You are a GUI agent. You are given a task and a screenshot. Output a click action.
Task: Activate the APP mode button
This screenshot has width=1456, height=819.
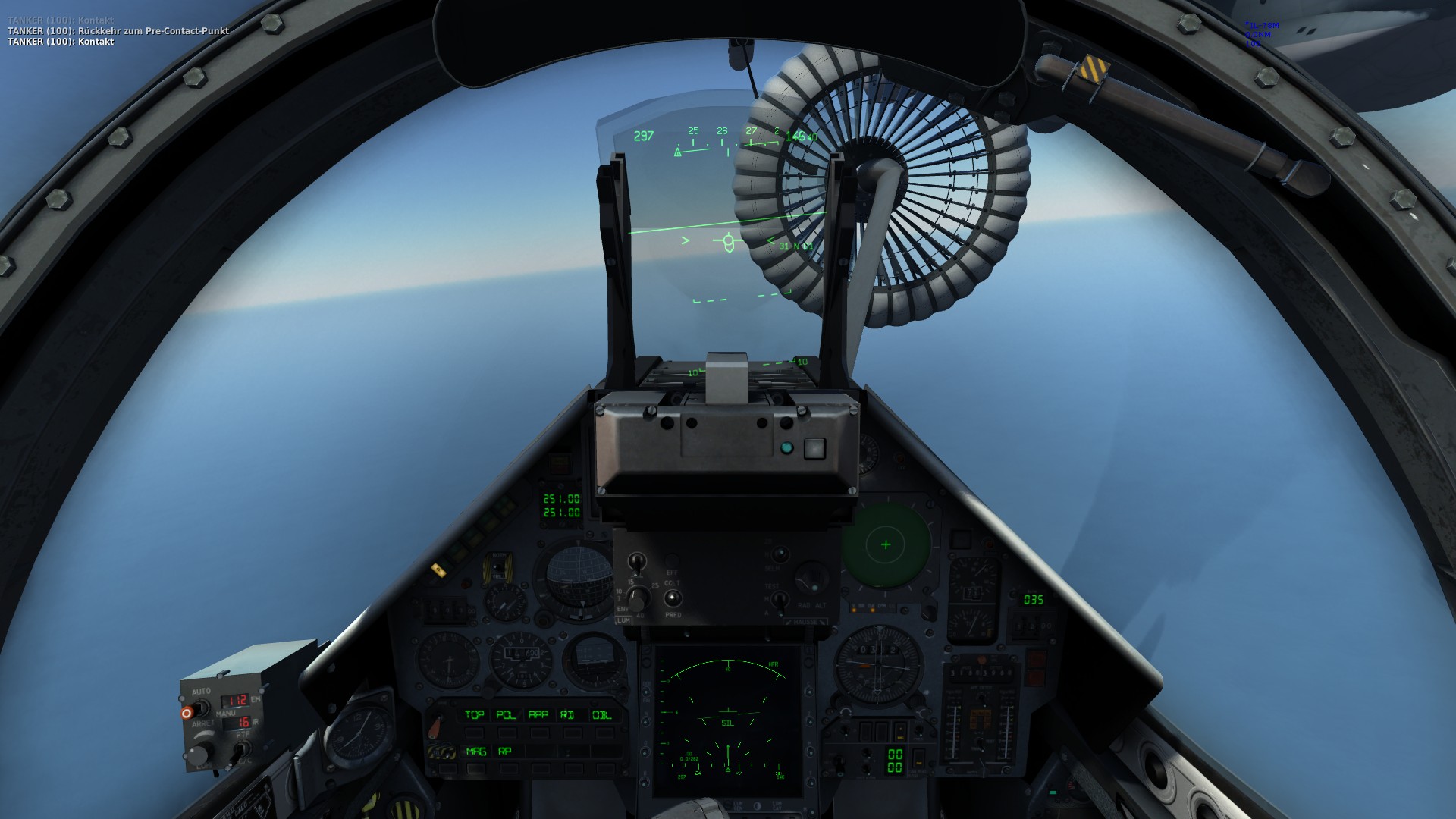pyautogui.click(x=538, y=715)
